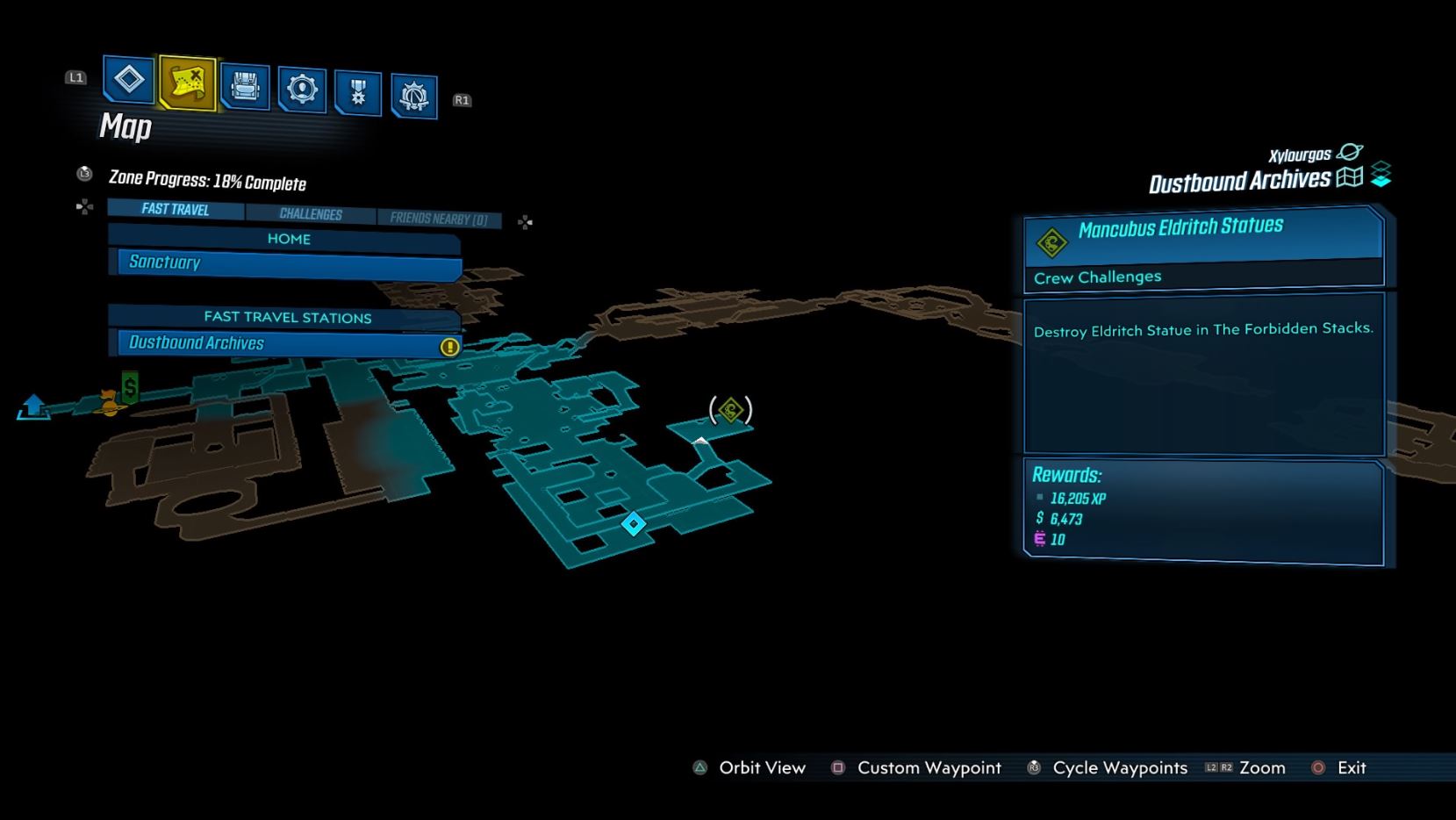
Task: Toggle the map layers icon
Action: click(1381, 174)
